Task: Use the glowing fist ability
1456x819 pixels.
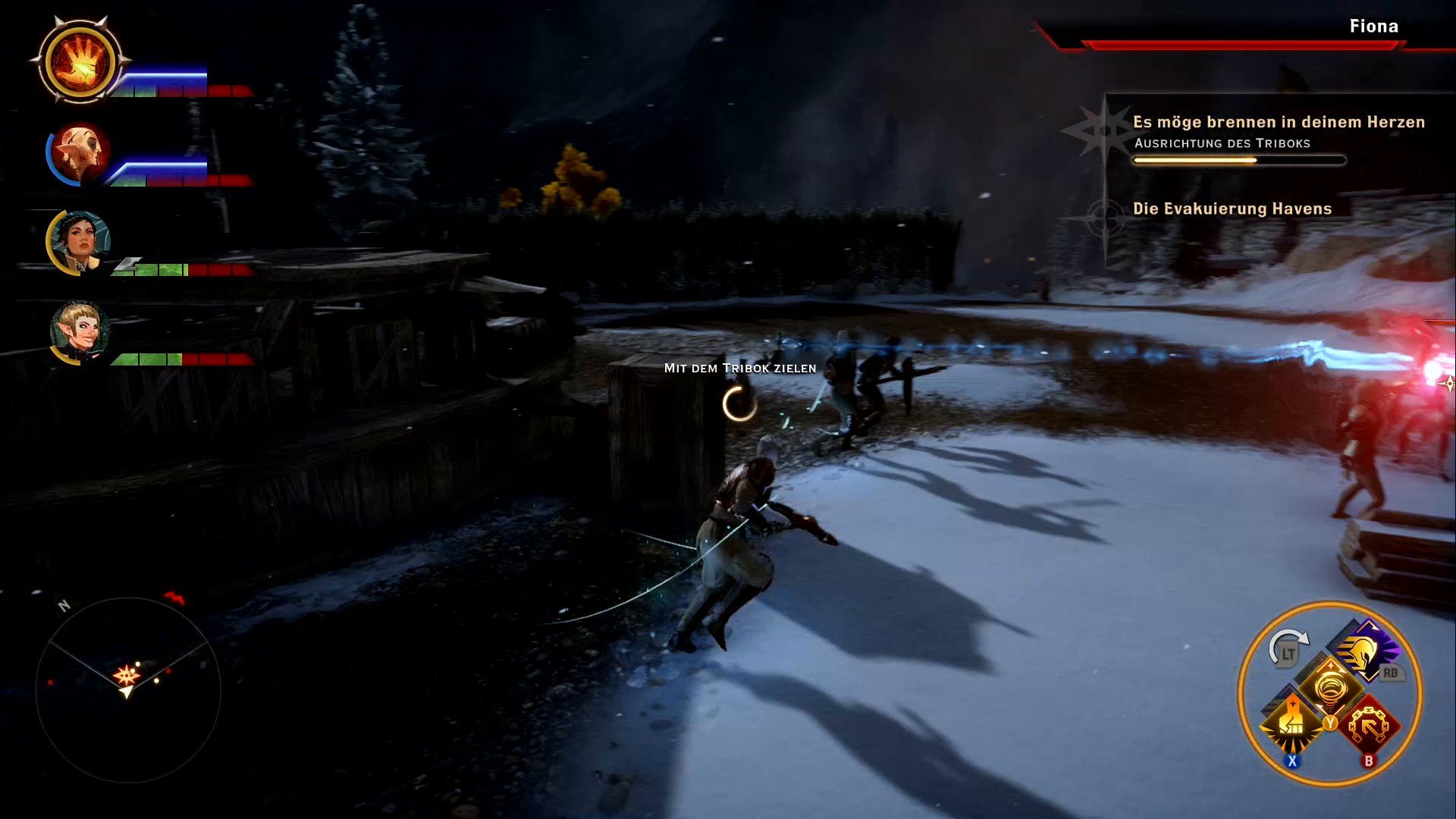Action: (x=1291, y=723)
